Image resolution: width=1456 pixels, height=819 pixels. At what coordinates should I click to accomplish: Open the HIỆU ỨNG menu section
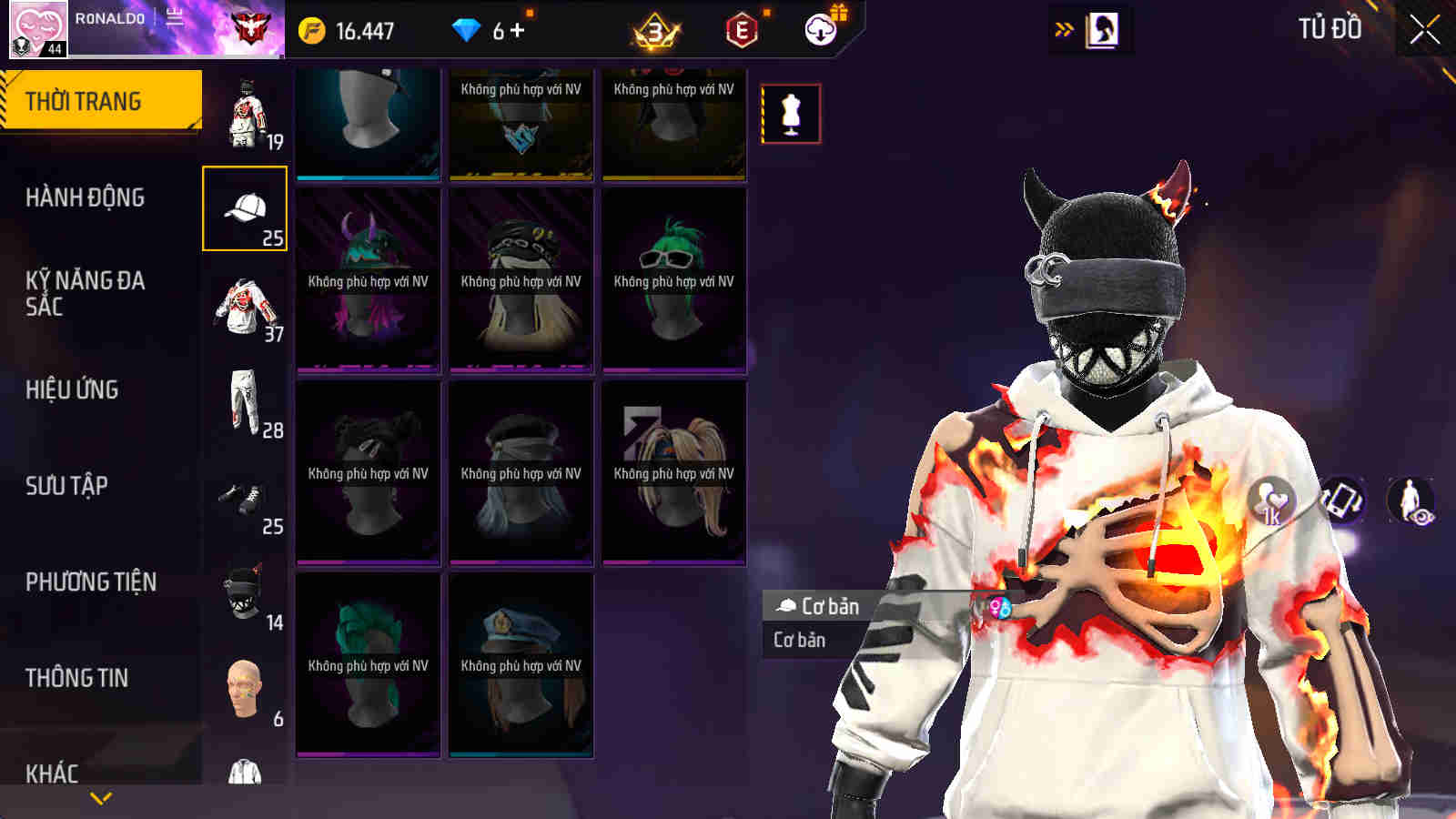click(x=80, y=389)
